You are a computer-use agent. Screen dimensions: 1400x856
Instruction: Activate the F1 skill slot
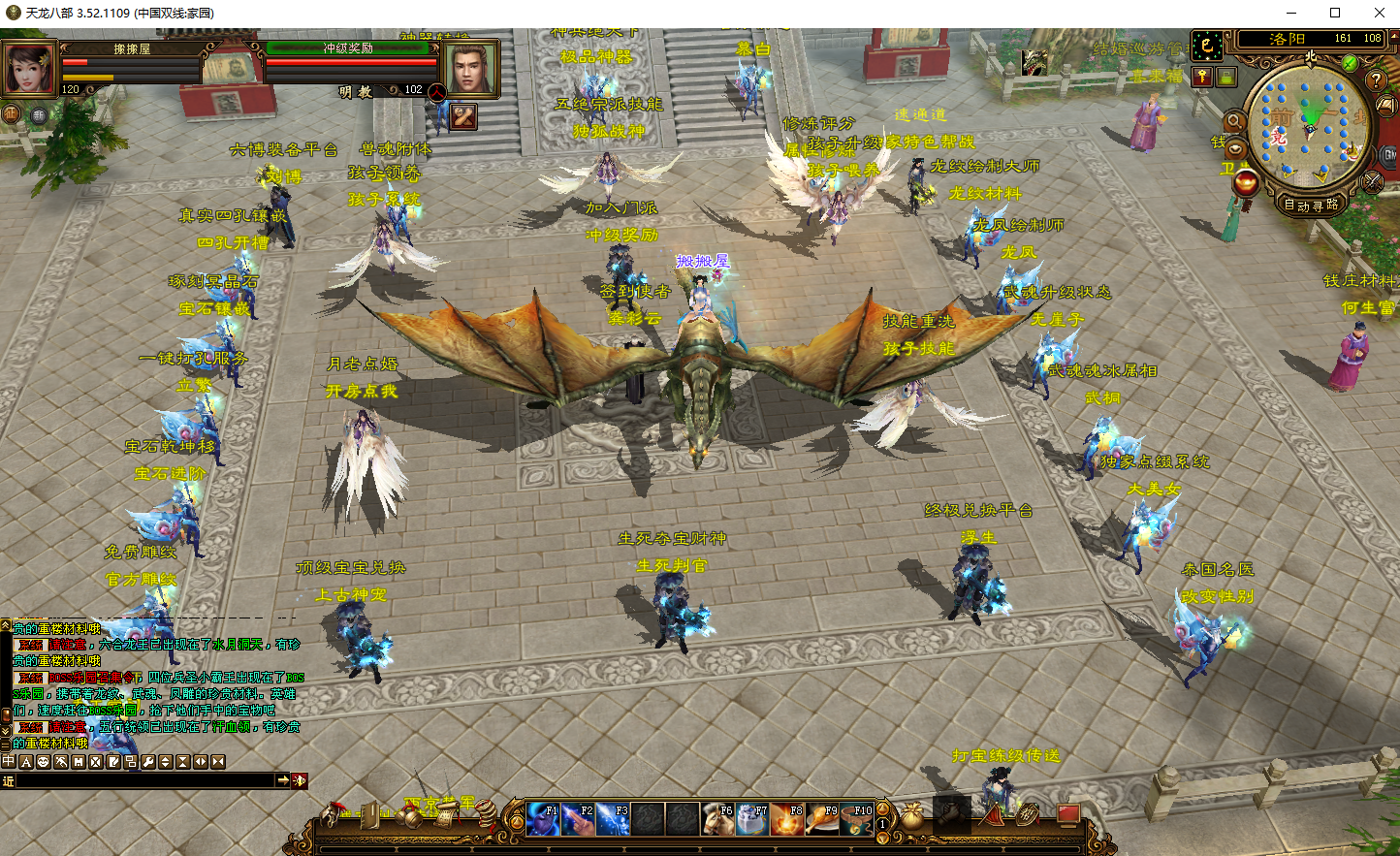(x=543, y=819)
